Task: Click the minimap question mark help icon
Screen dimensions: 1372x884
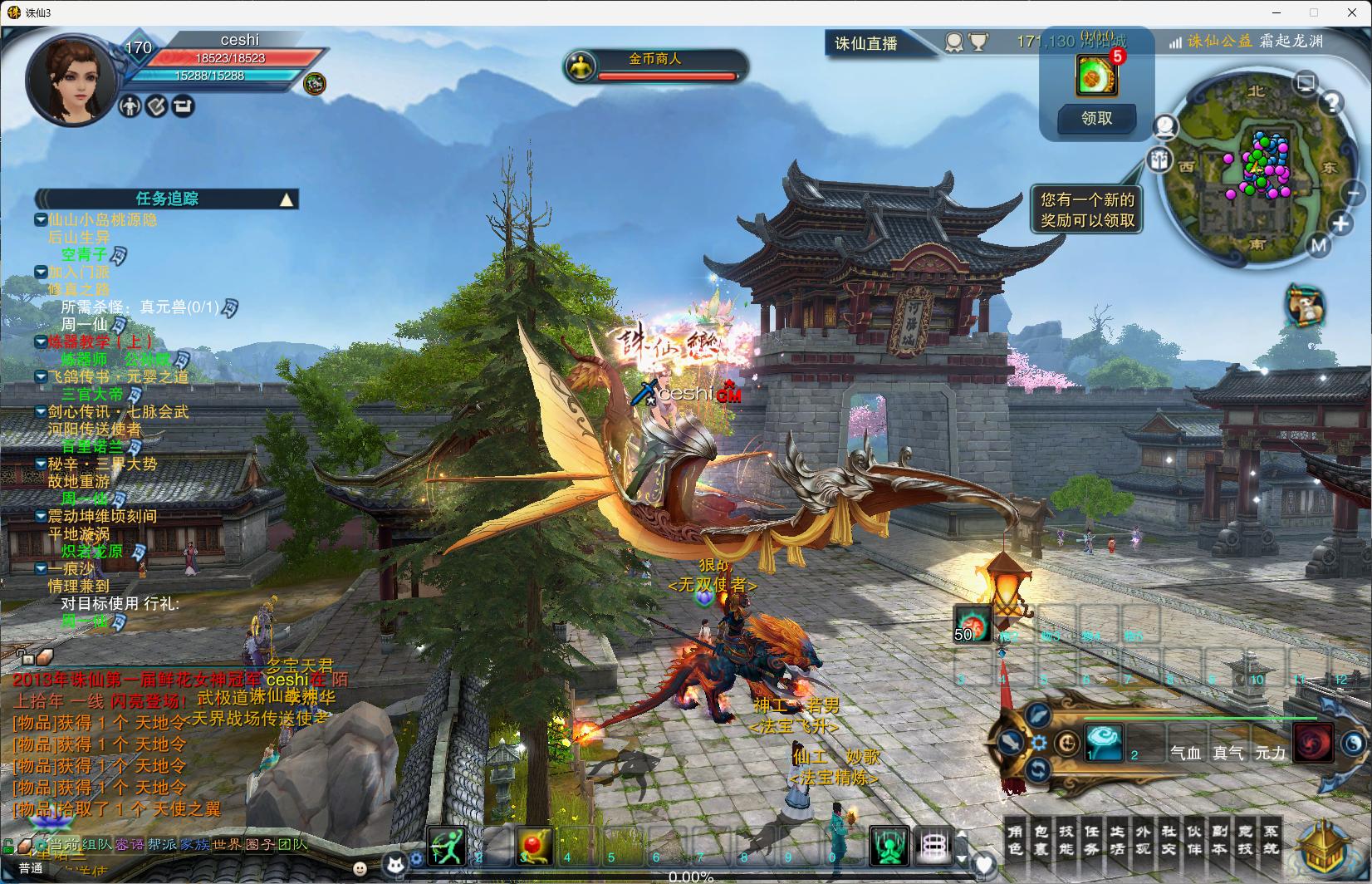Action: [1331, 103]
